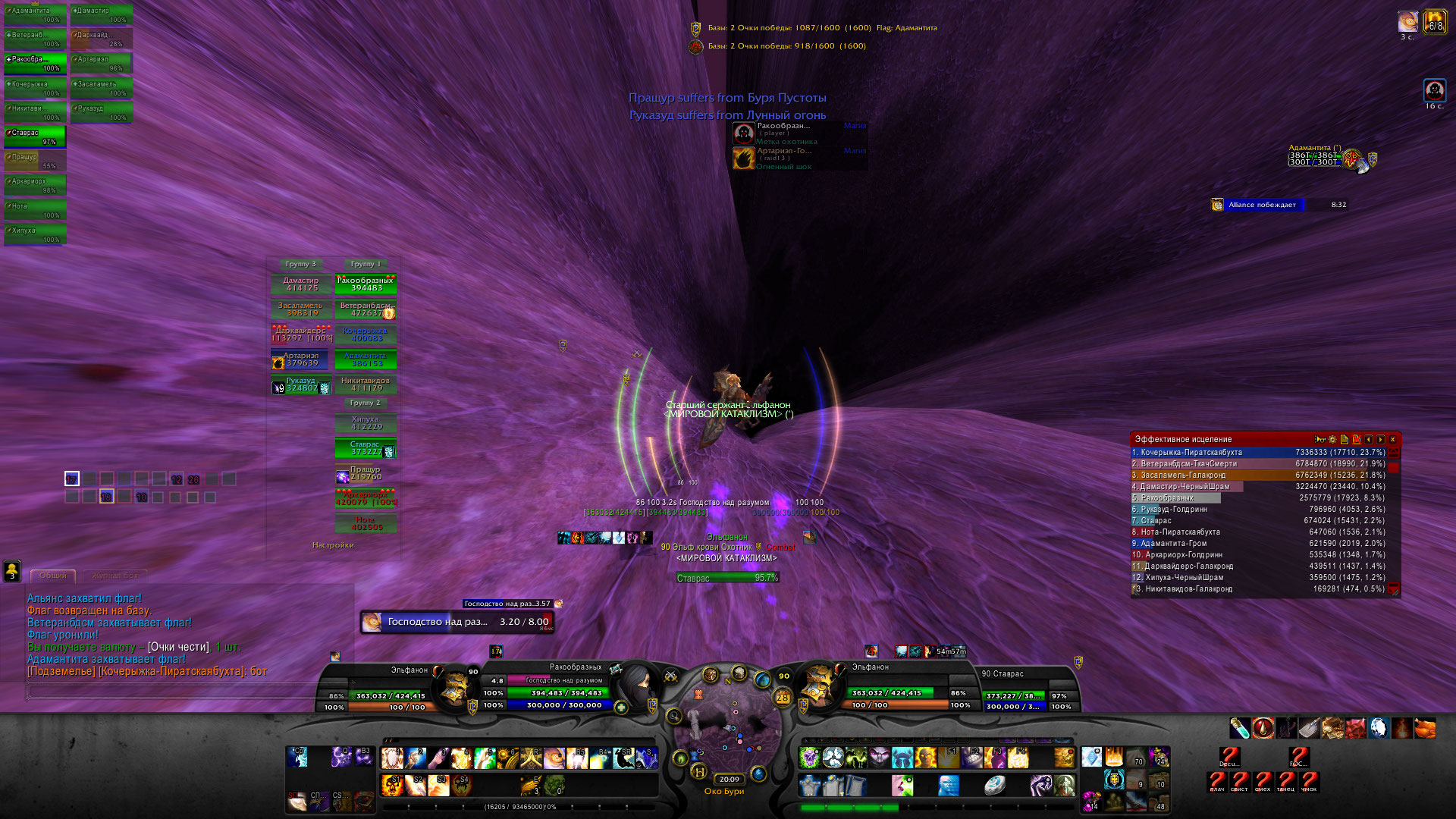This screenshot has height=819, width=1456.
Task: Switch to the Общий chat tab
Action: [x=53, y=576]
